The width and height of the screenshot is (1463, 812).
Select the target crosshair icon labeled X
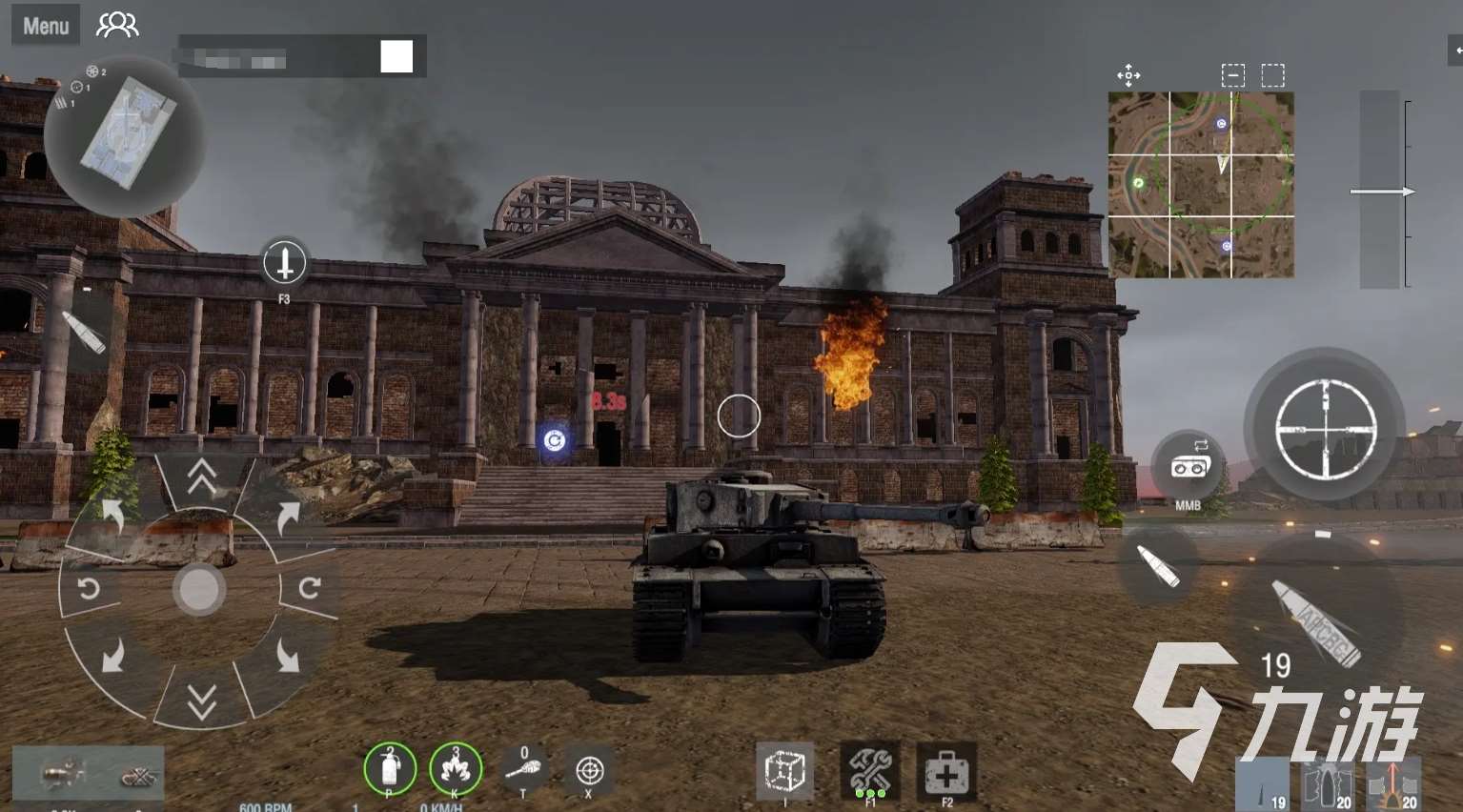click(589, 770)
